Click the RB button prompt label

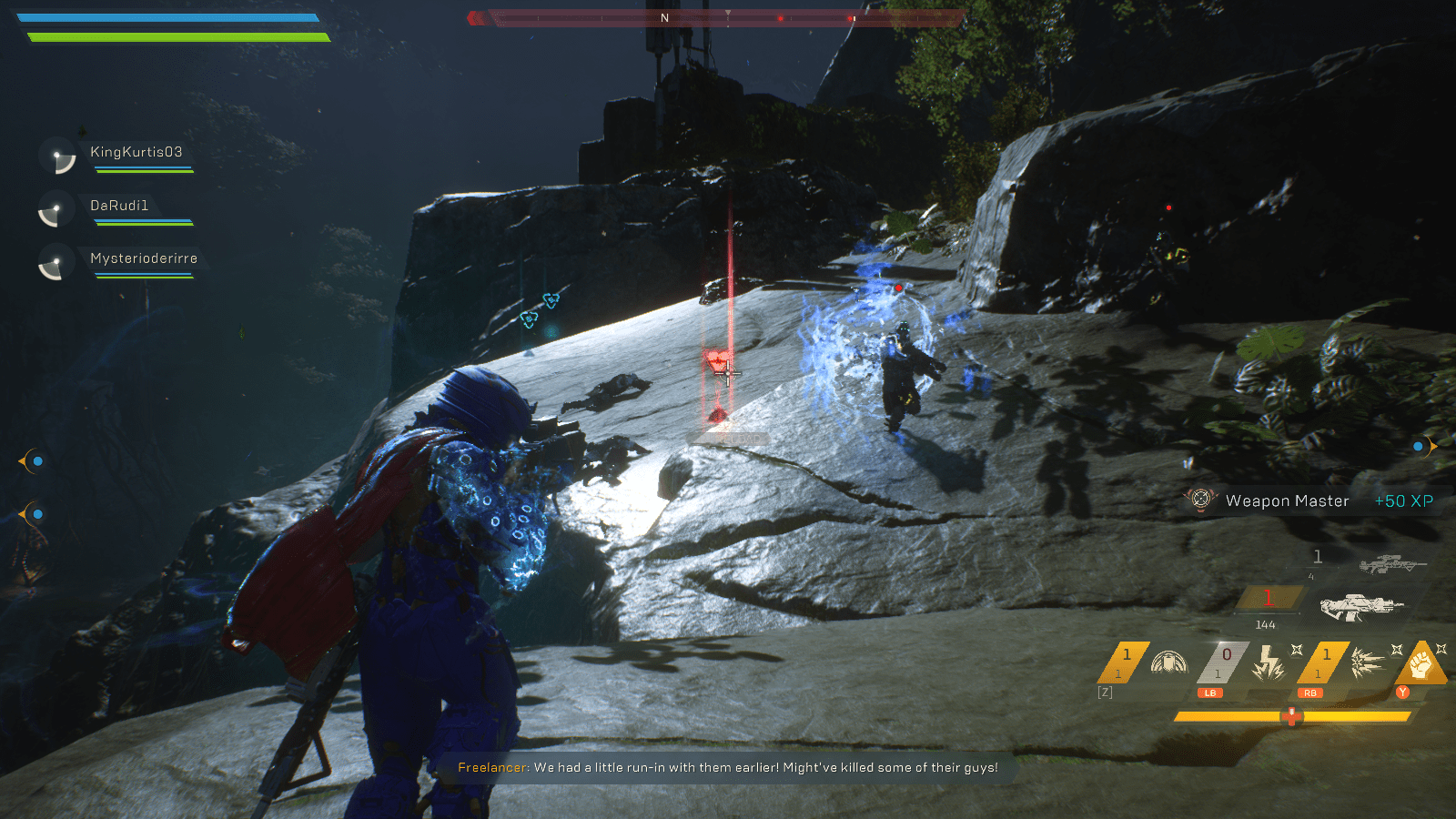pyautogui.click(x=1309, y=693)
